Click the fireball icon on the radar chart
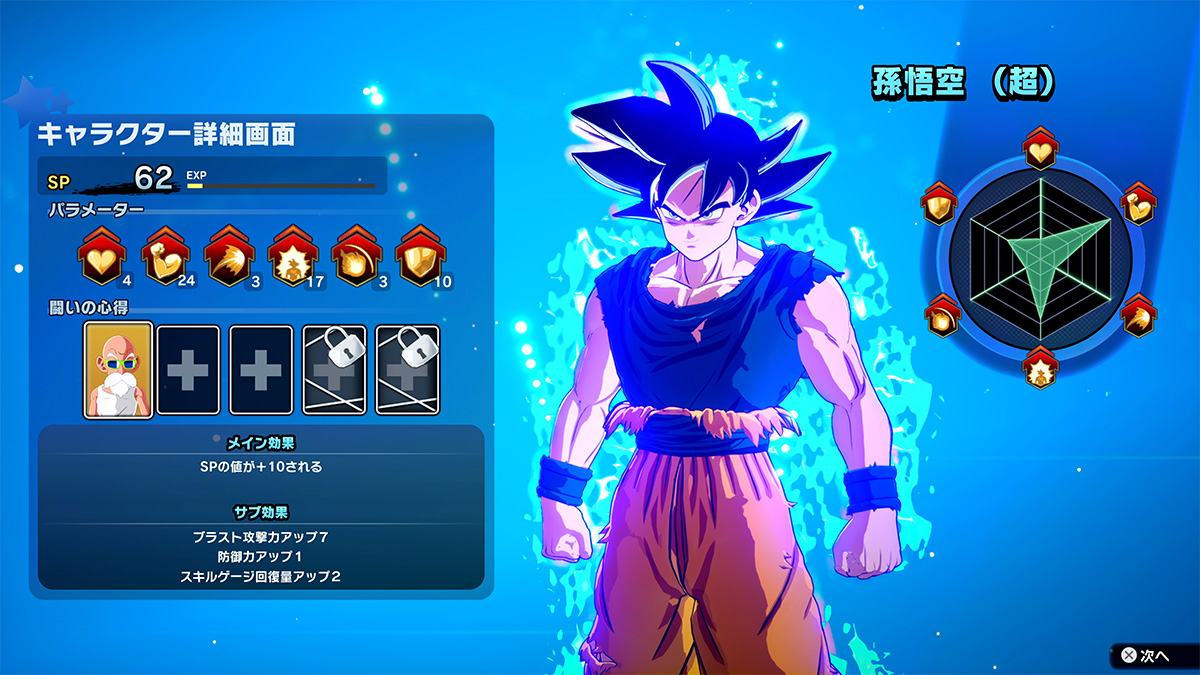This screenshot has width=1200, height=675. click(940, 317)
